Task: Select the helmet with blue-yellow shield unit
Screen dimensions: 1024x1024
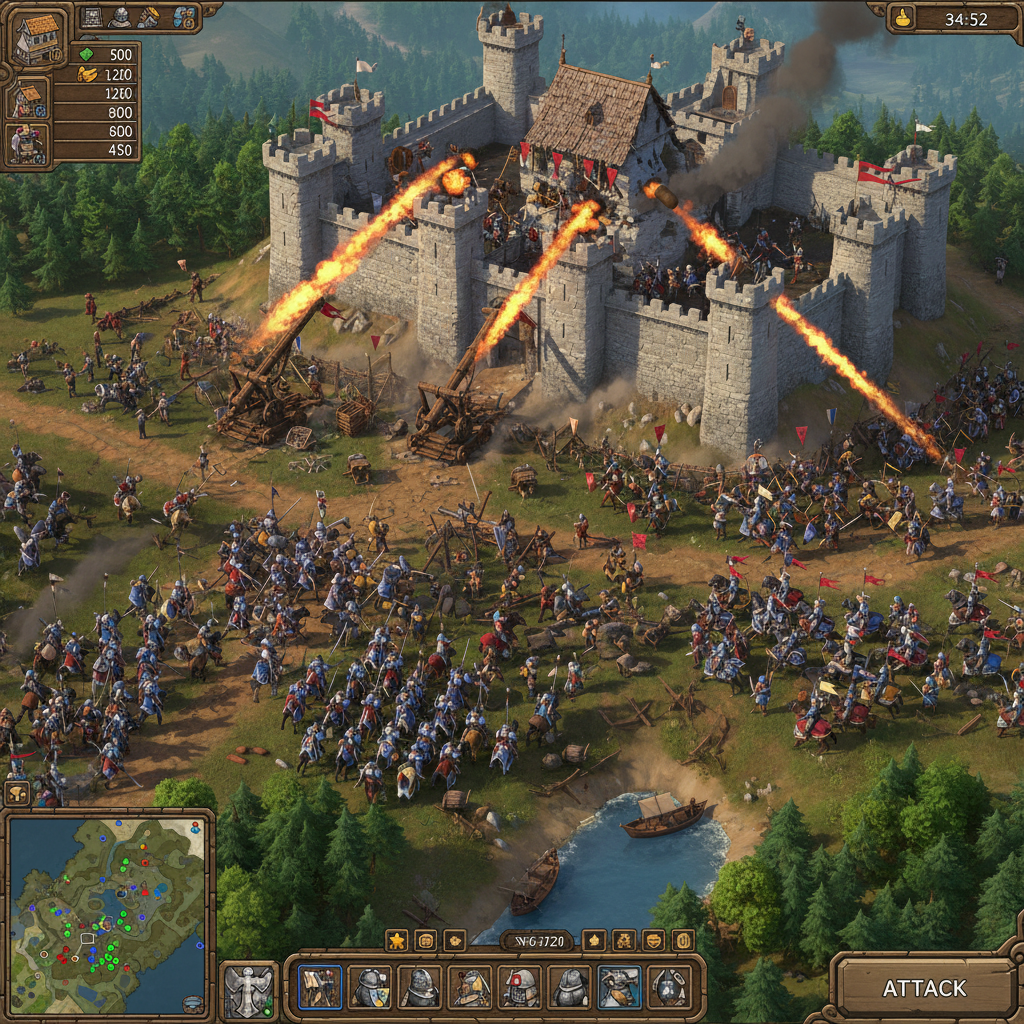Action: [370, 987]
